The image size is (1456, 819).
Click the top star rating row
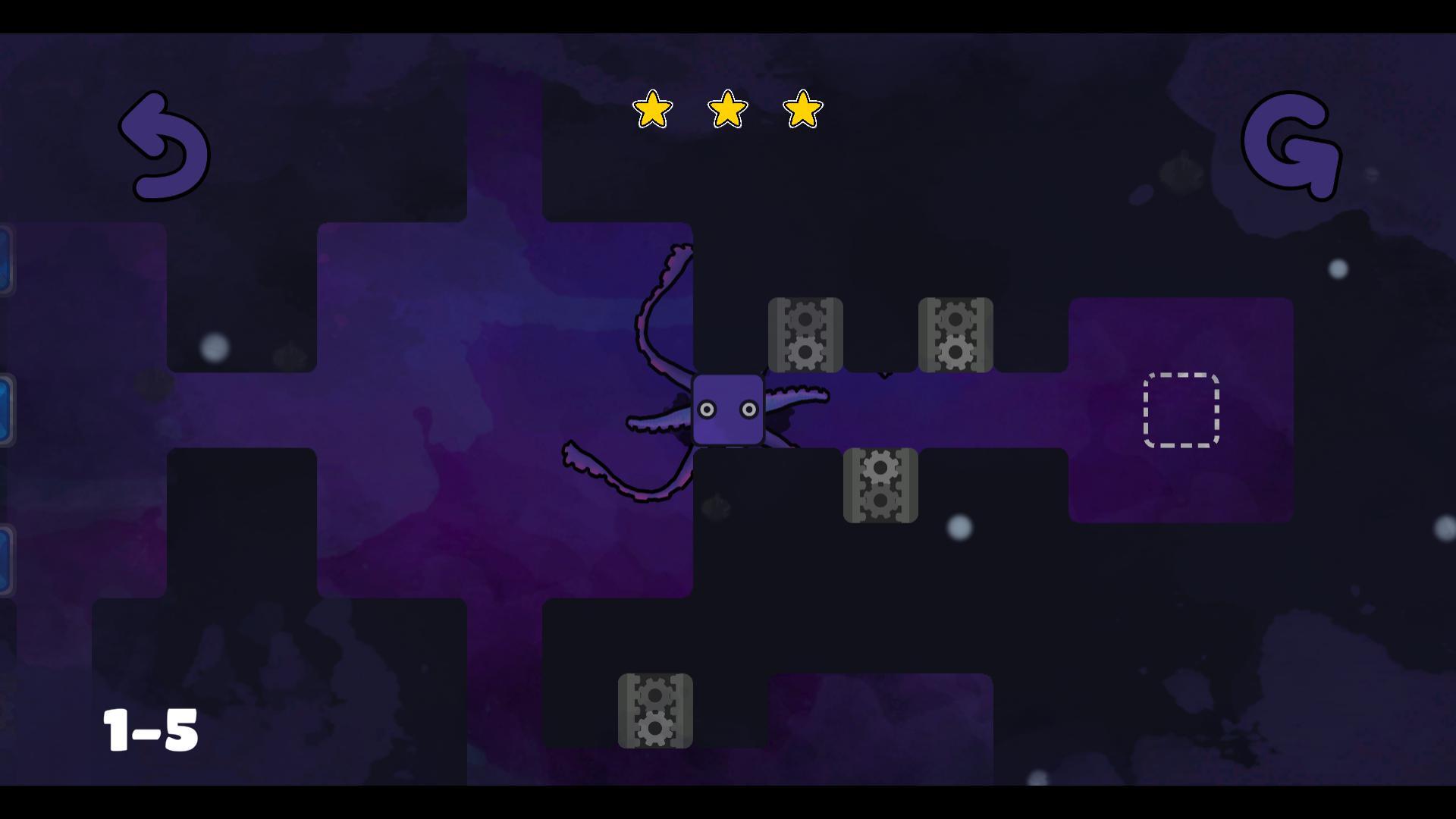726,109
